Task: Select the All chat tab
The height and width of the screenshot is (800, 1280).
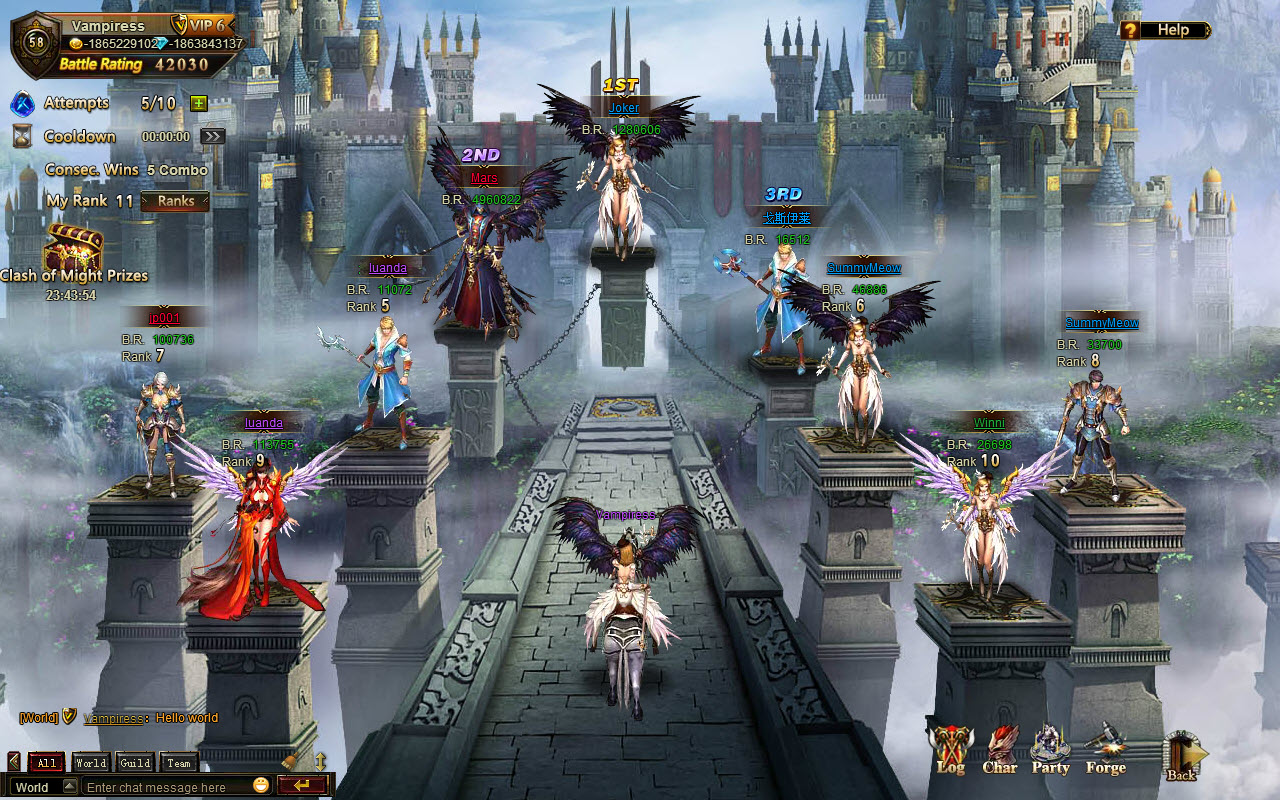Action: pos(46,761)
